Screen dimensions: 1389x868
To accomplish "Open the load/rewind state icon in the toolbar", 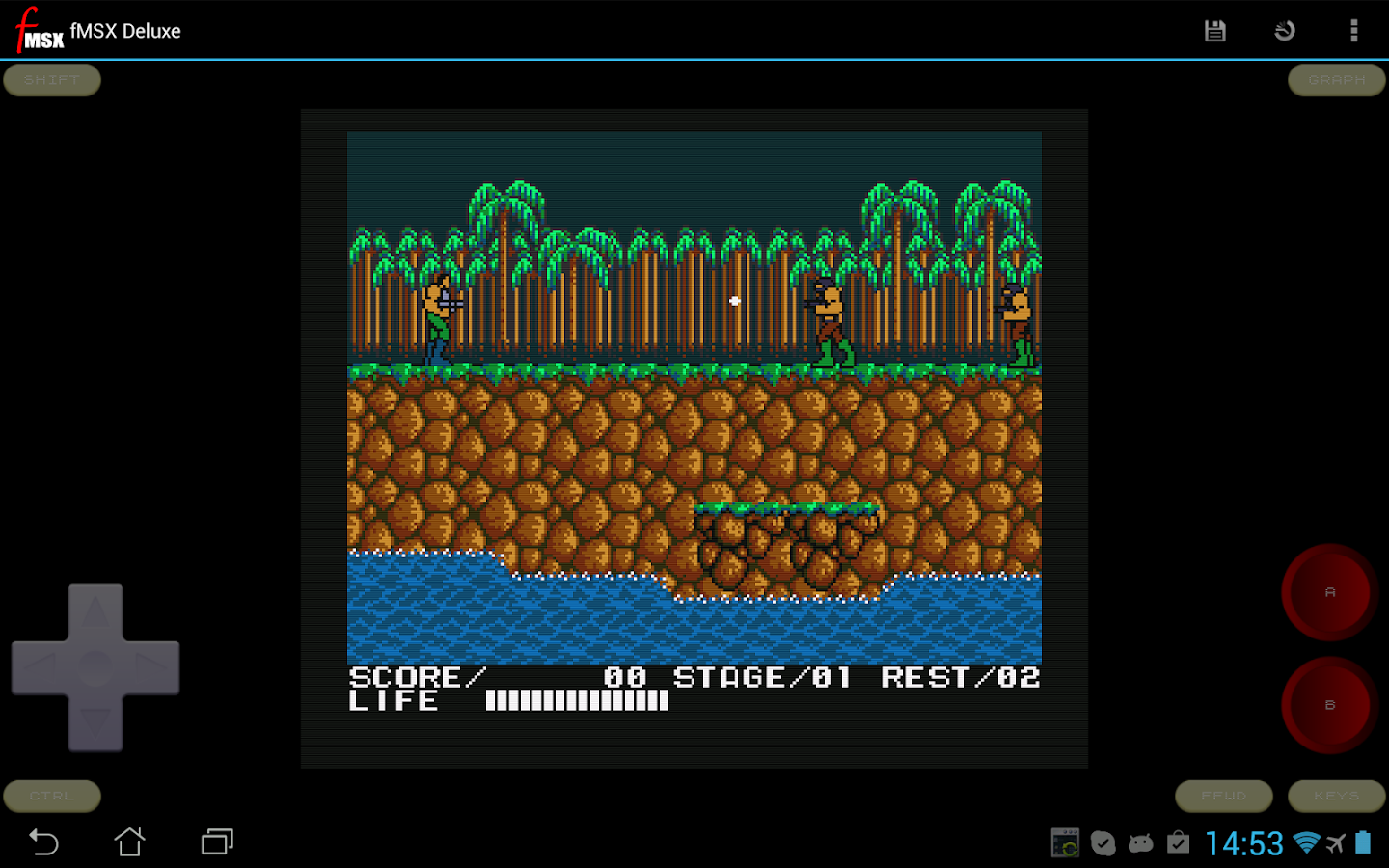I will (1284, 30).
